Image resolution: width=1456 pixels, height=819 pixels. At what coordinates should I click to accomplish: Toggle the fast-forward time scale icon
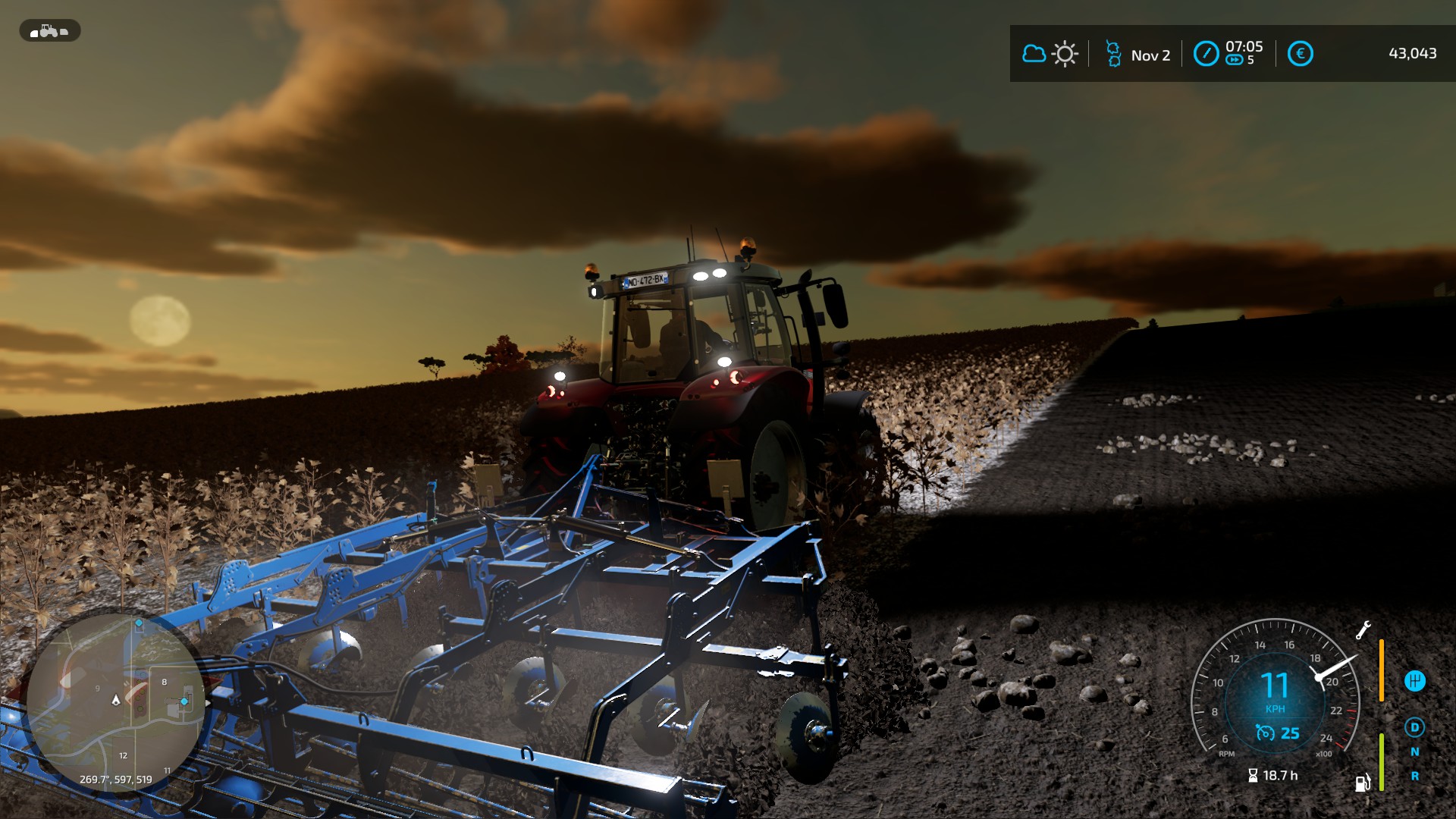tap(1234, 61)
